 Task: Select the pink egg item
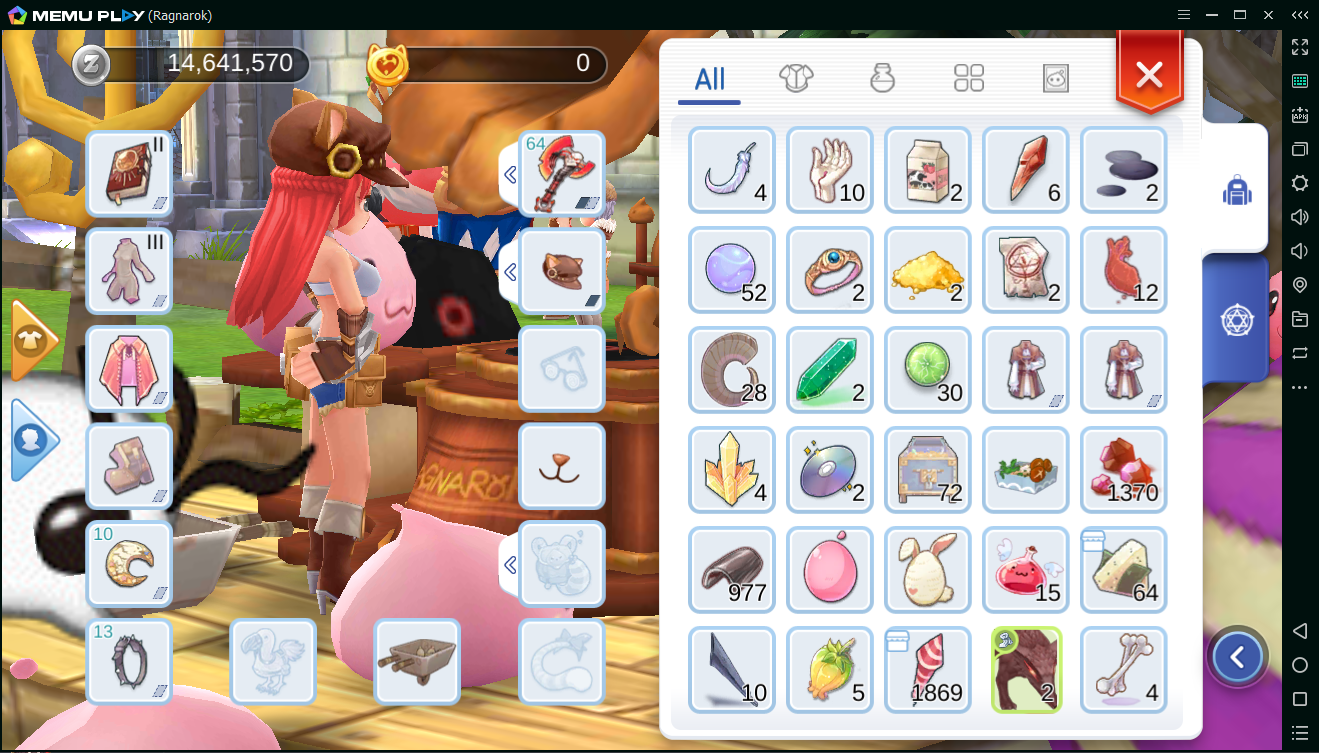830,570
